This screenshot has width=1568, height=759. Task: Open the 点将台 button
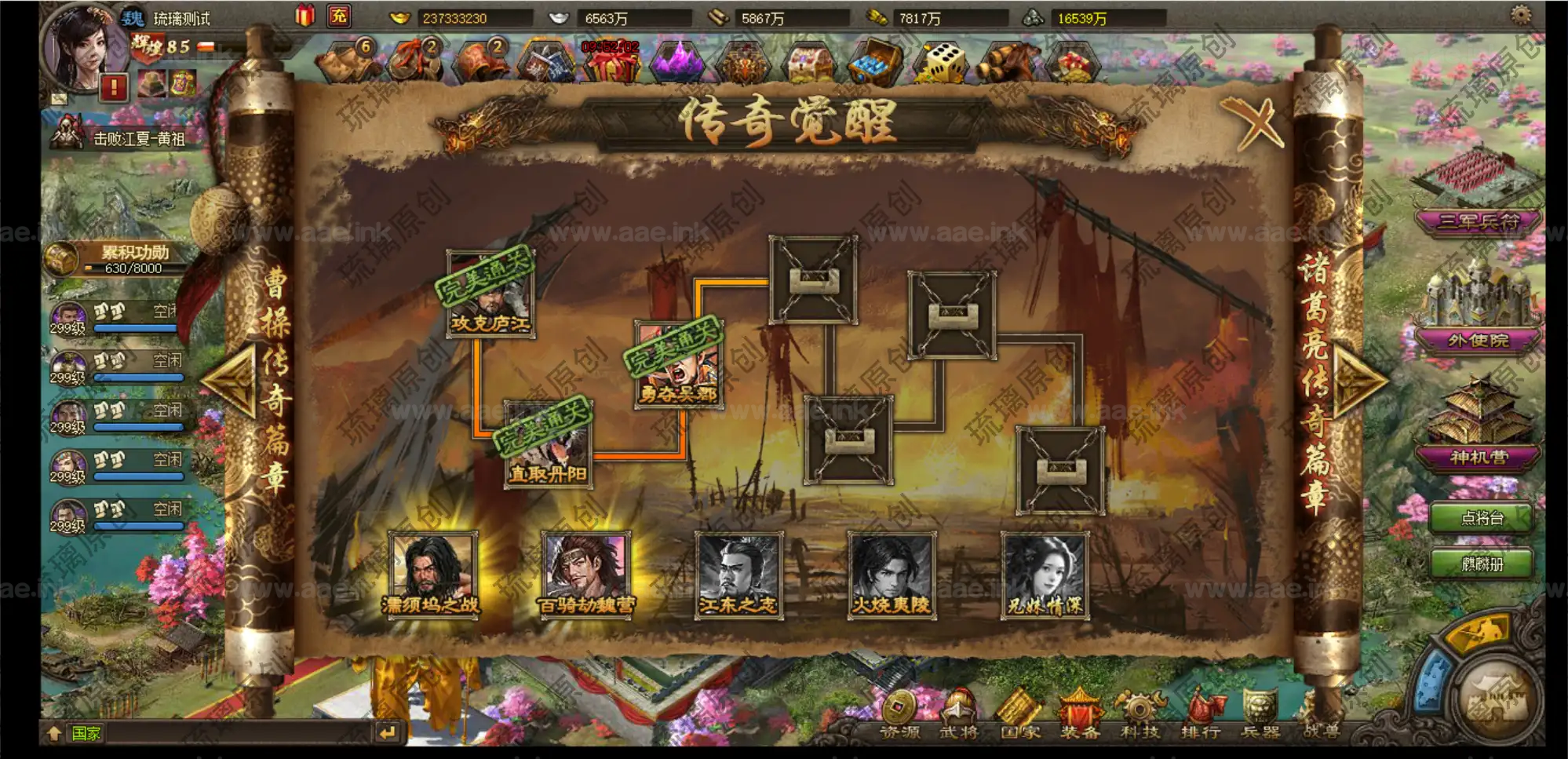(1481, 518)
